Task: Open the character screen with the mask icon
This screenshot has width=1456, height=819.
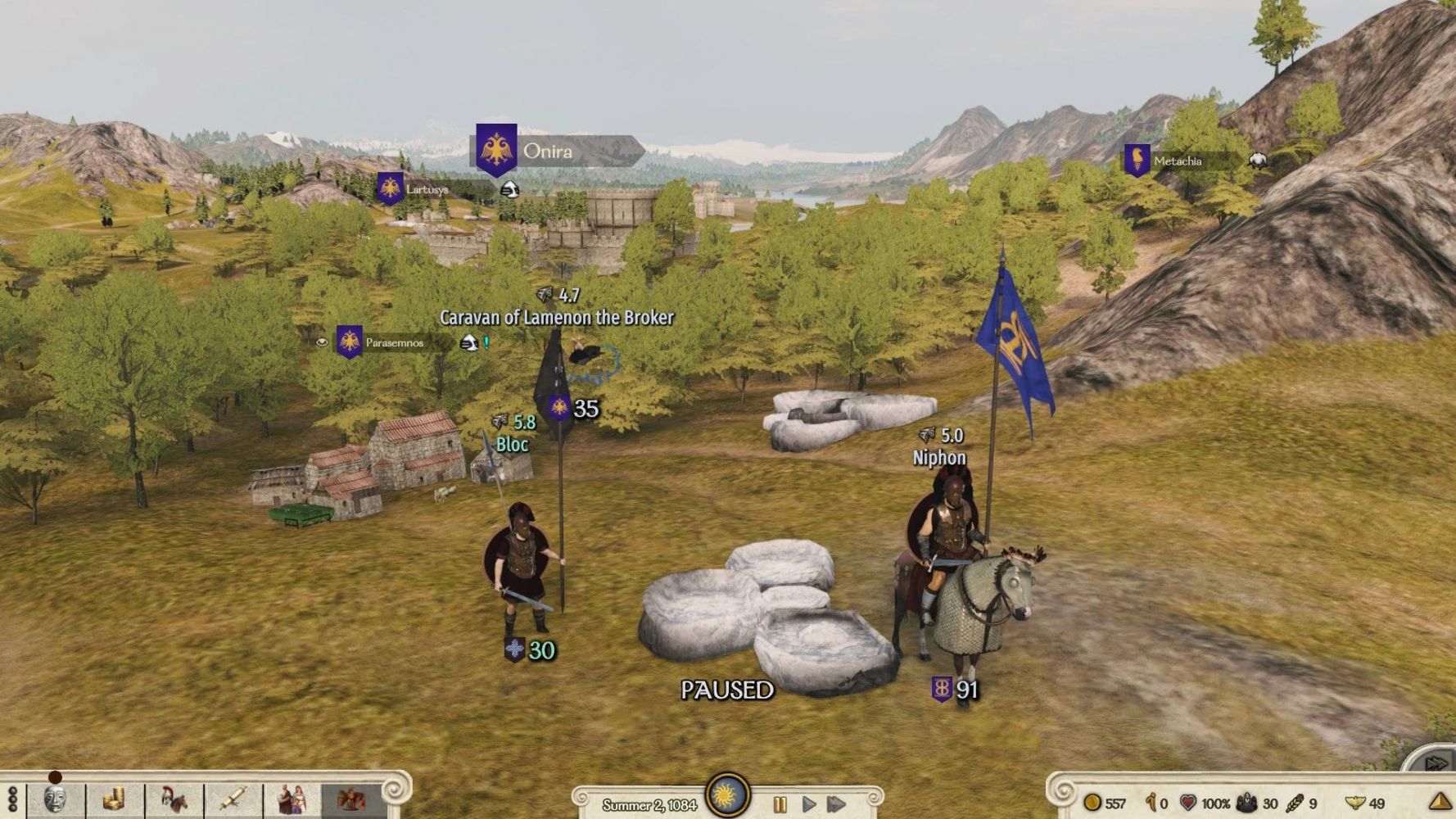Action: pos(55,799)
